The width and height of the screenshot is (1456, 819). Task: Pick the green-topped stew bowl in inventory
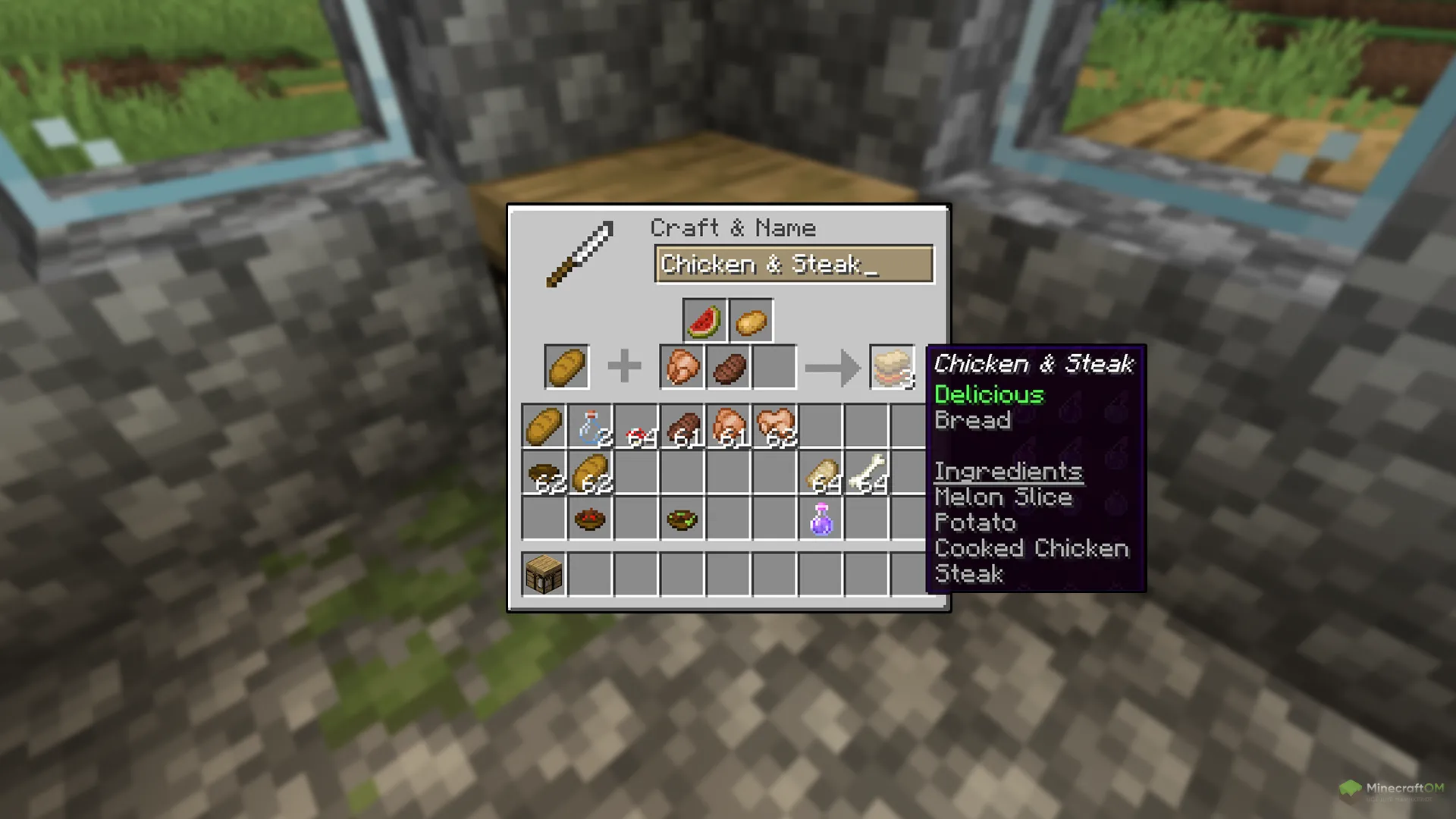682,519
